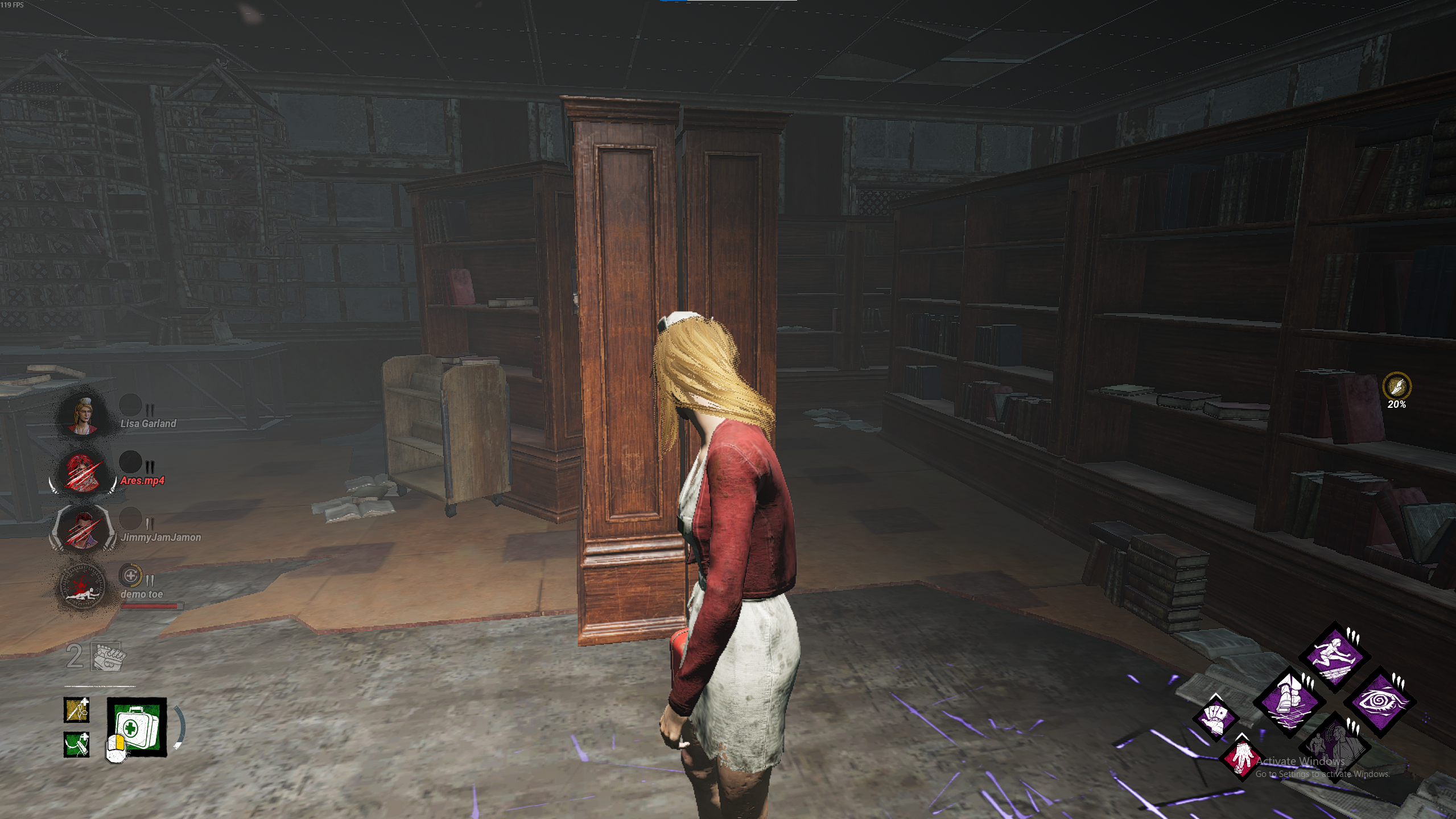Viewport: 1456px width, 819px height.
Task: Select demo toe's dying-state portrait
Action: pos(83,586)
